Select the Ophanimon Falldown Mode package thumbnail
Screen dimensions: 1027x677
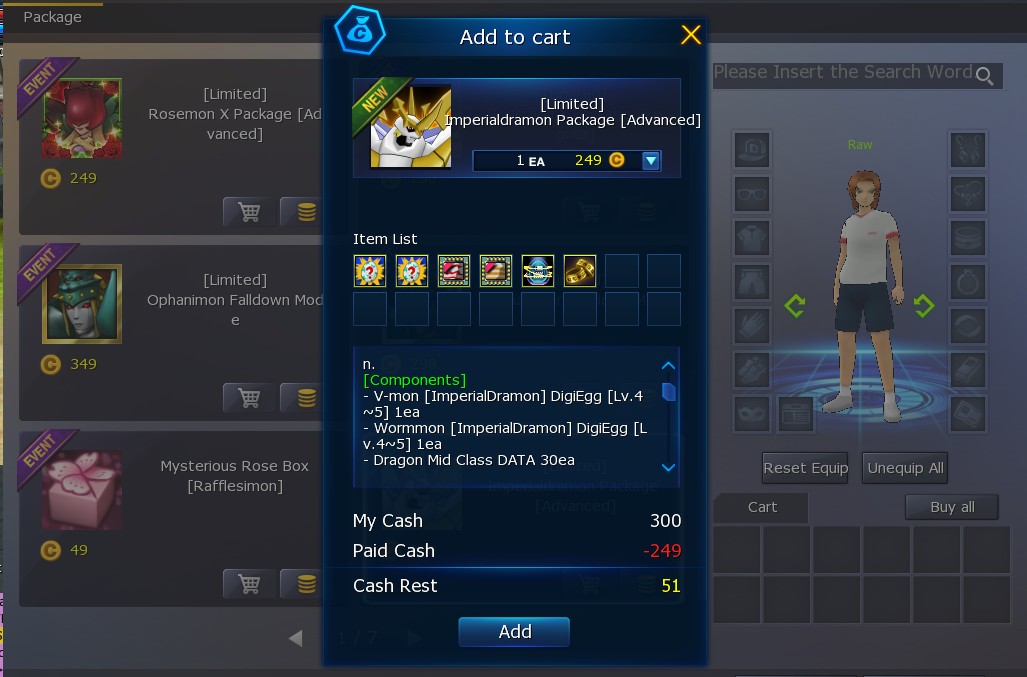point(82,304)
